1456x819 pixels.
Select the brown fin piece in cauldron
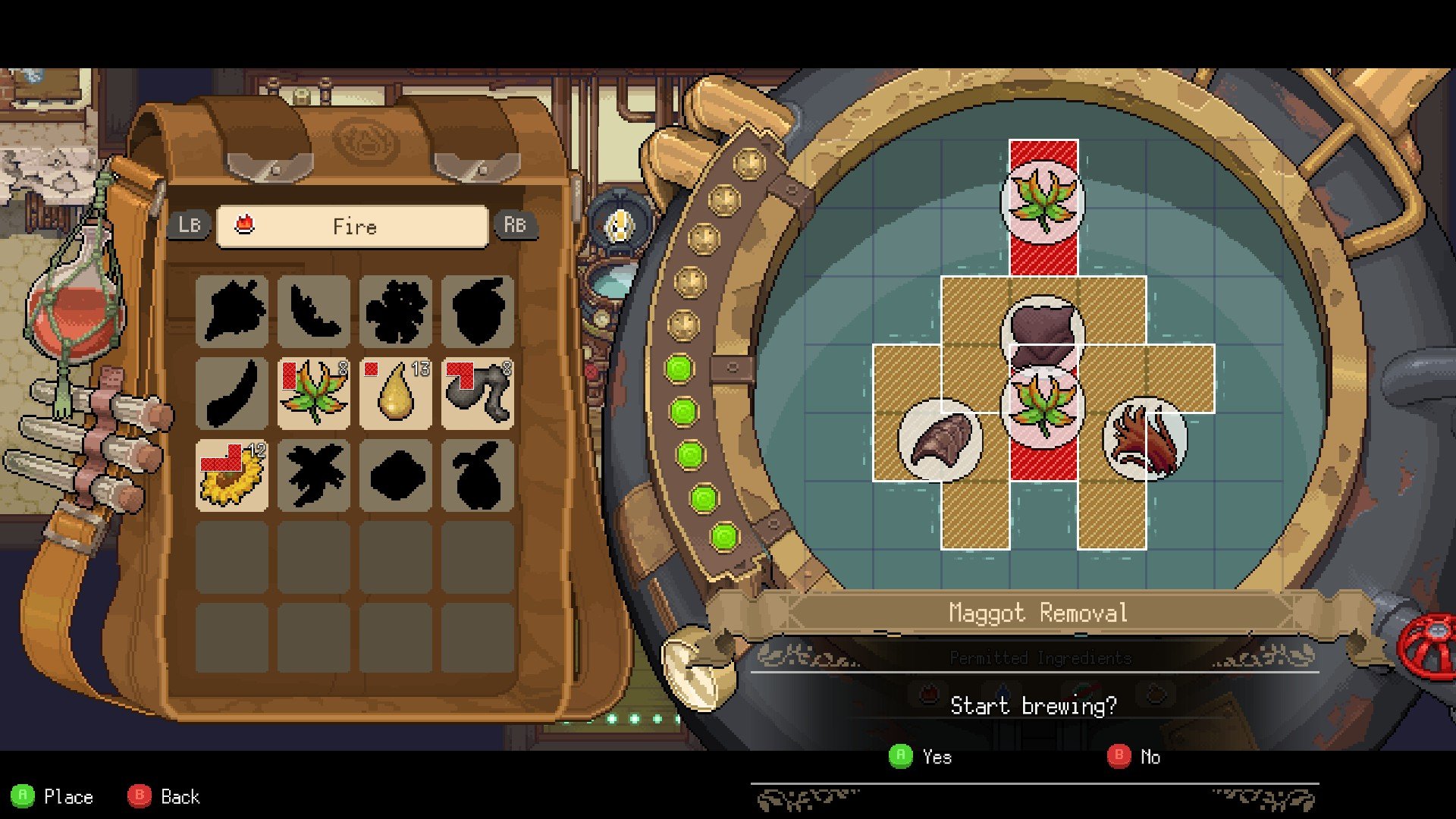(940, 440)
